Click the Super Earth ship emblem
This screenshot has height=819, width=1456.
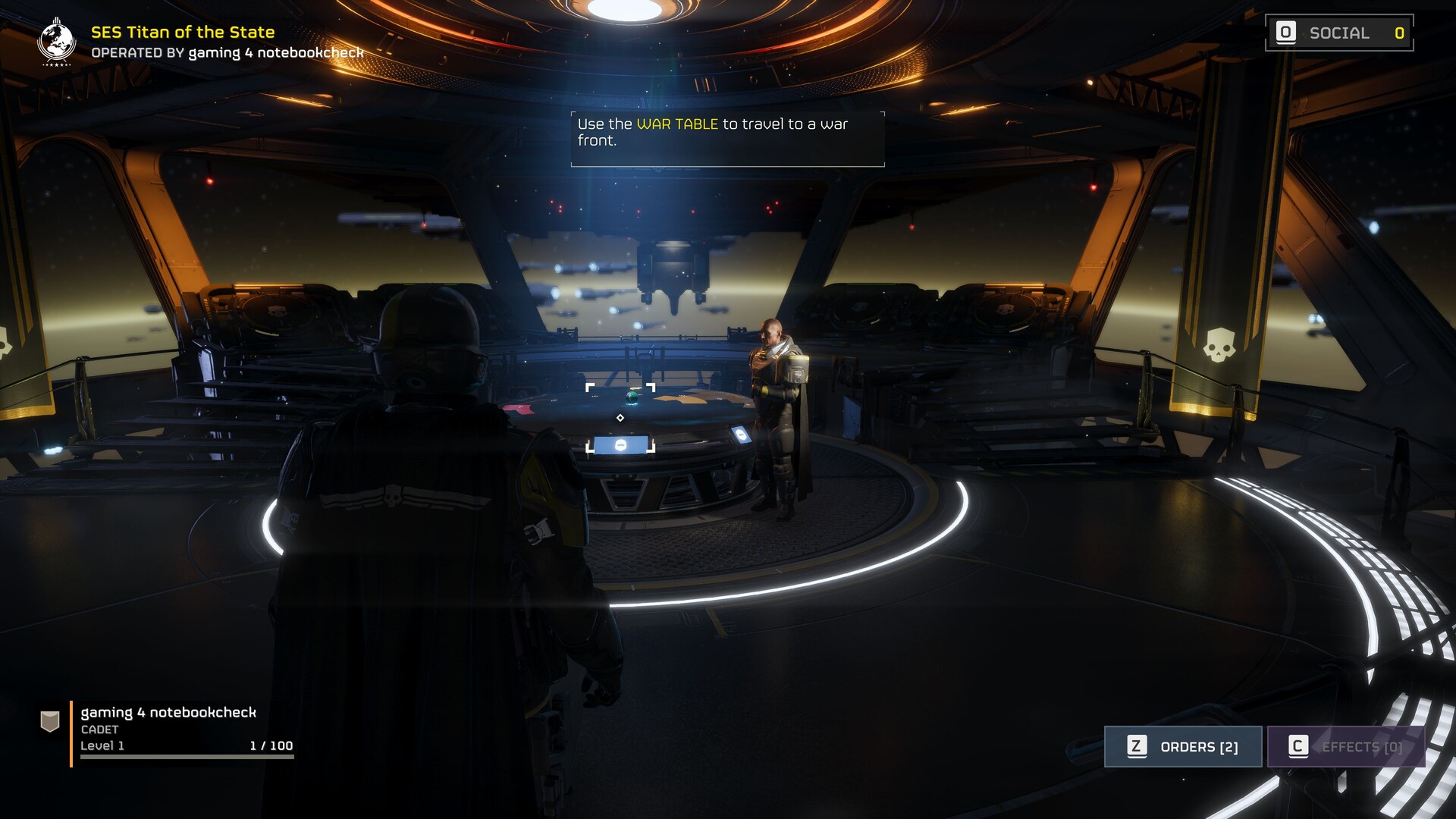point(56,42)
